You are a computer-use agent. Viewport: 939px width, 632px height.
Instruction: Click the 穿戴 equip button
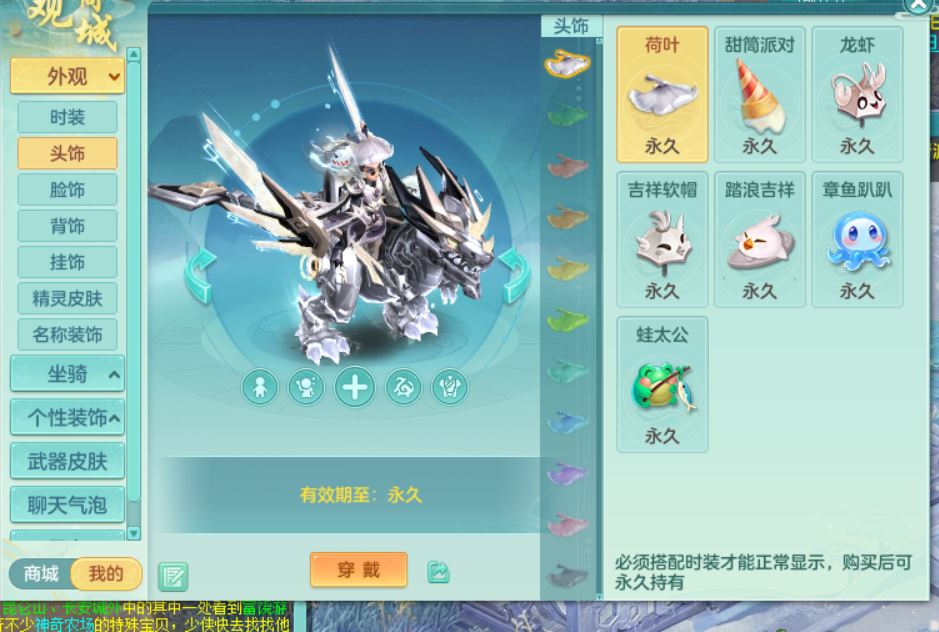[358, 570]
